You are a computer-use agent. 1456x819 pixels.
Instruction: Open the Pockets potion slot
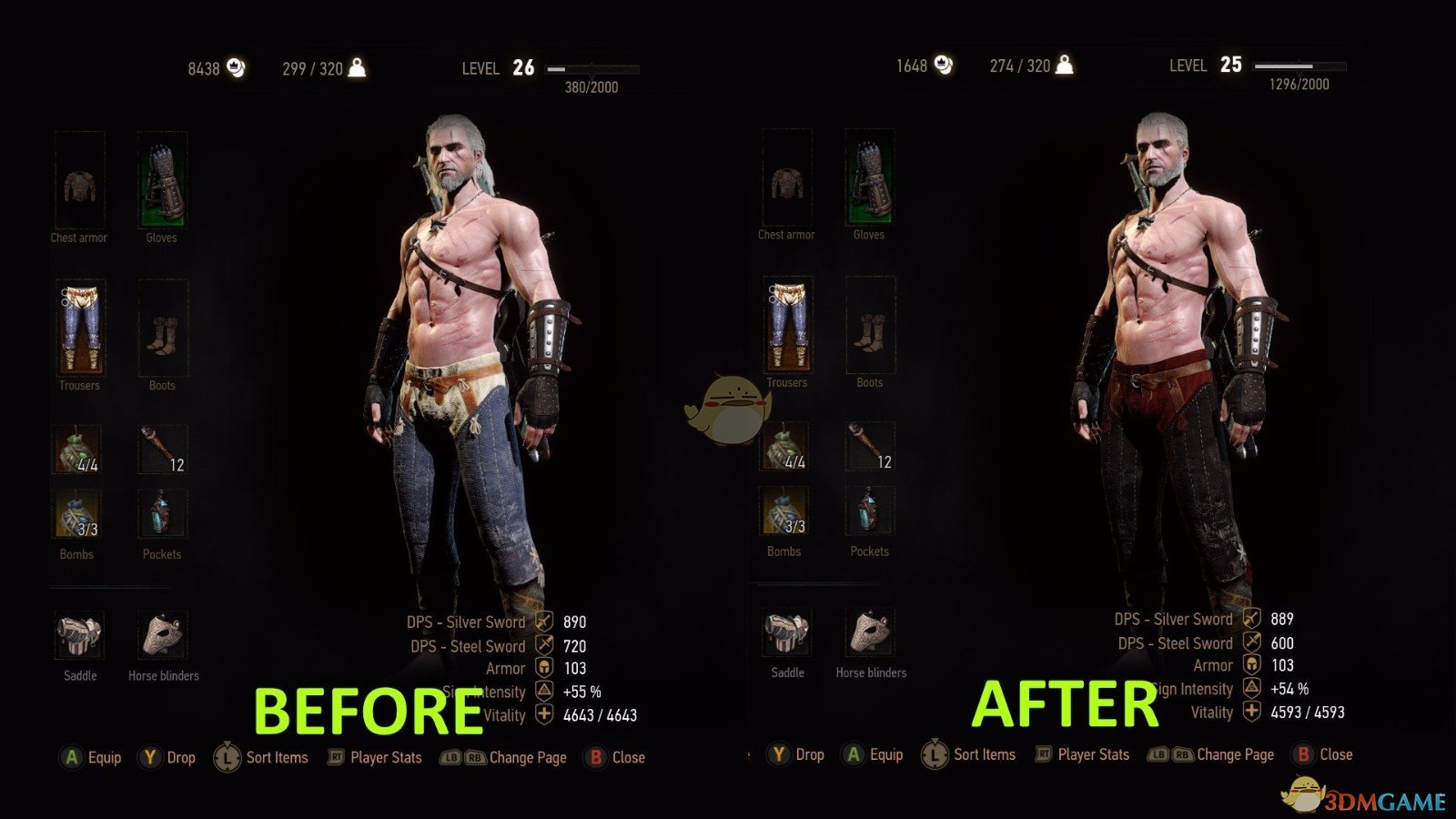pyautogui.click(x=161, y=514)
